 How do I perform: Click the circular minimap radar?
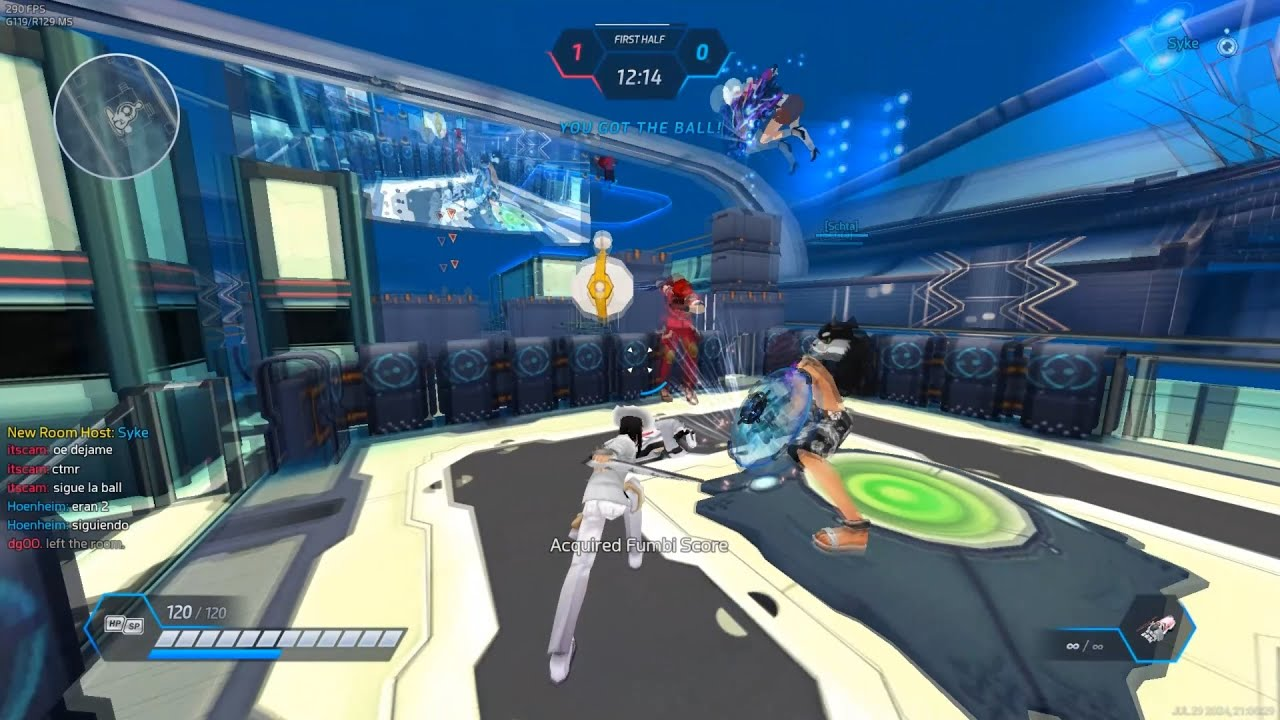tap(116, 117)
